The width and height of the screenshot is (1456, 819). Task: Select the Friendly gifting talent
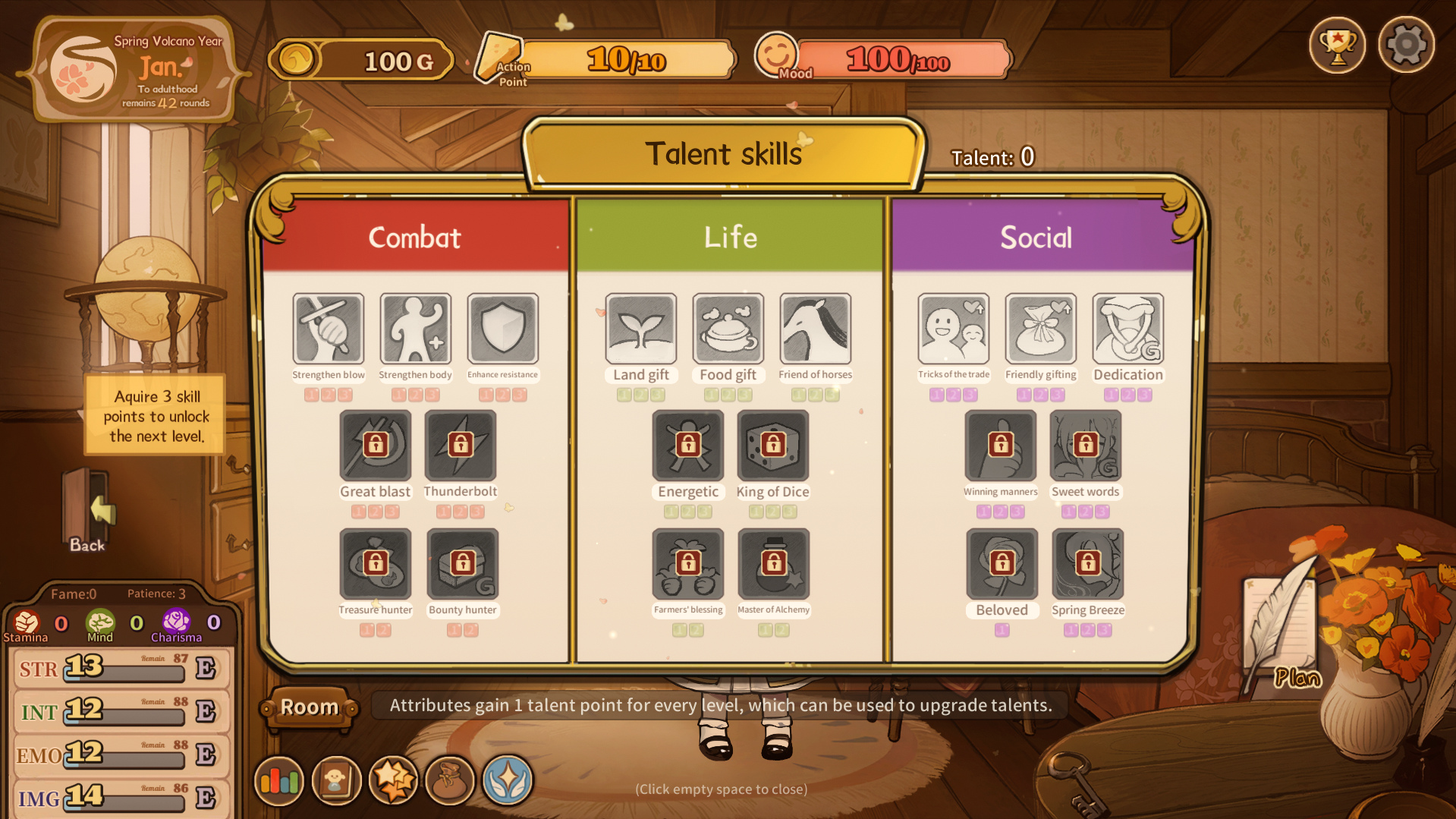tap(1040, 329)
